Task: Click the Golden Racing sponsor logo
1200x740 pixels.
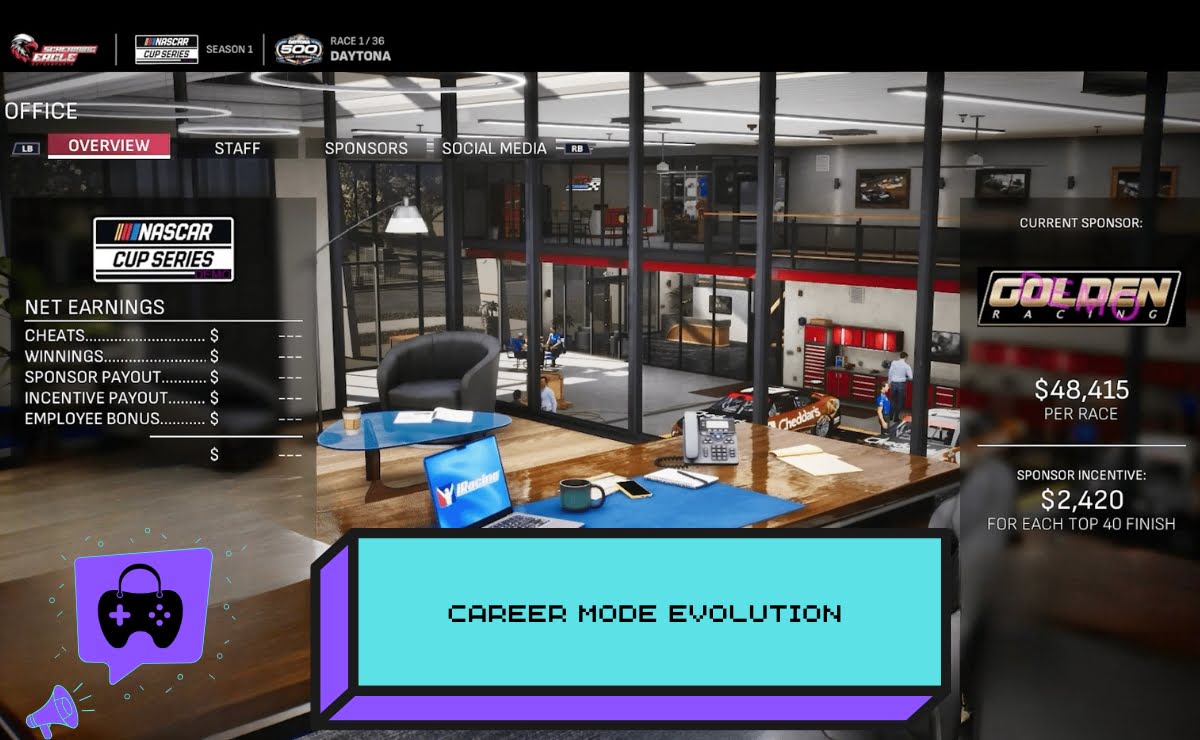Action: point(1081,297)
